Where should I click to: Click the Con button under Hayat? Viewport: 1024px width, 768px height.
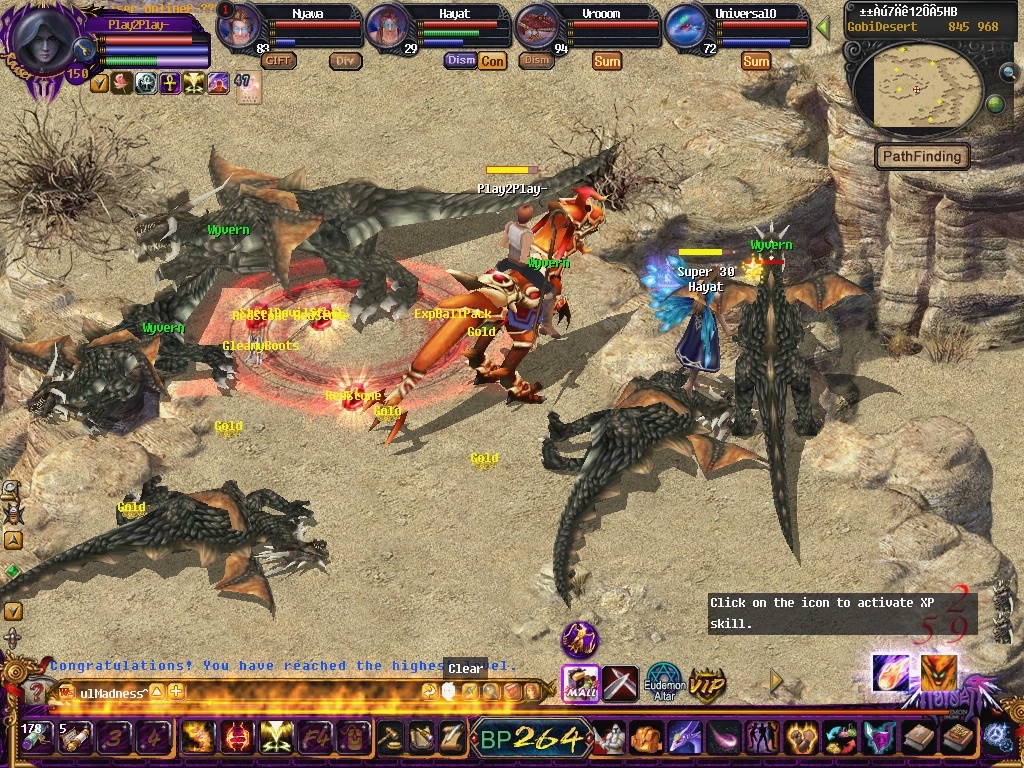tap(492, 61)
